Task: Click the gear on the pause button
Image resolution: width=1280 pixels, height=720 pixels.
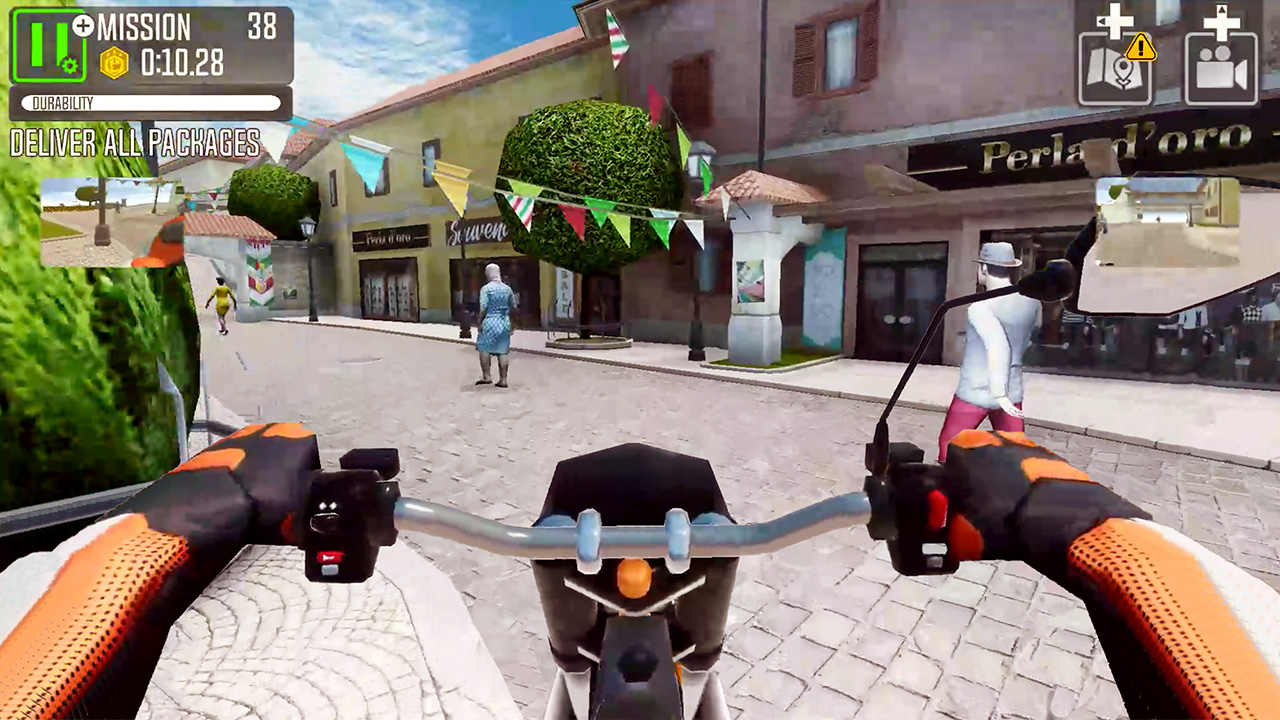Action: 69,66
